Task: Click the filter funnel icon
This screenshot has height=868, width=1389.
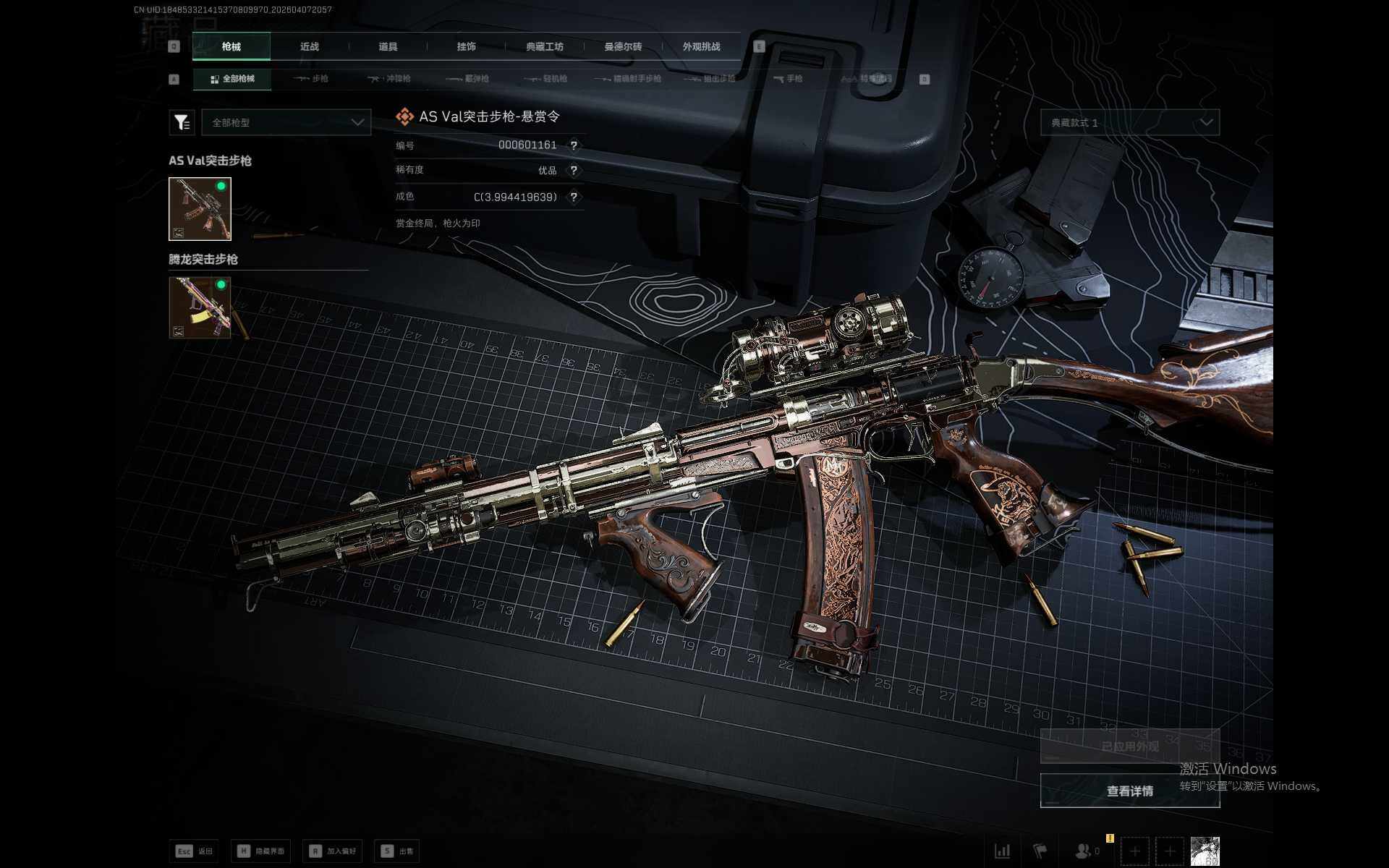Action: point(182,122)
